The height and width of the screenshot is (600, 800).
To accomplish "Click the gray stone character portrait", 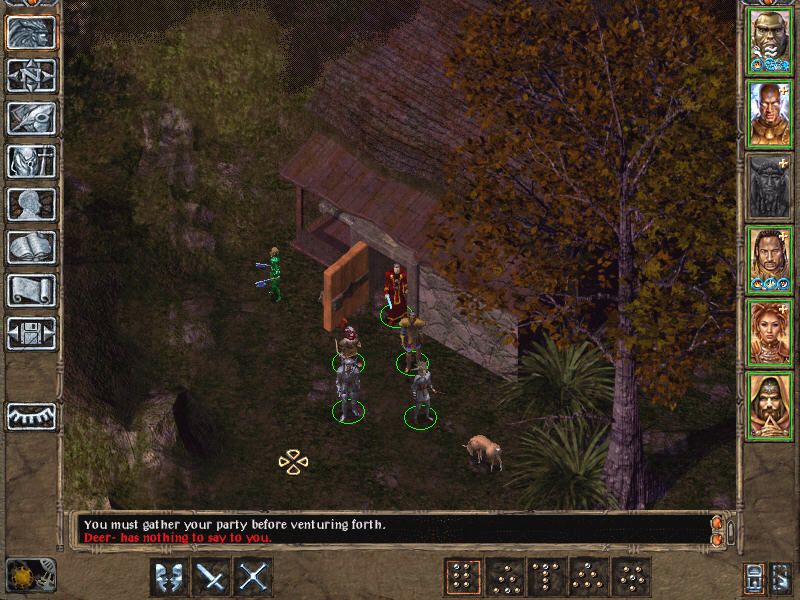I will [x=769, y=186].
